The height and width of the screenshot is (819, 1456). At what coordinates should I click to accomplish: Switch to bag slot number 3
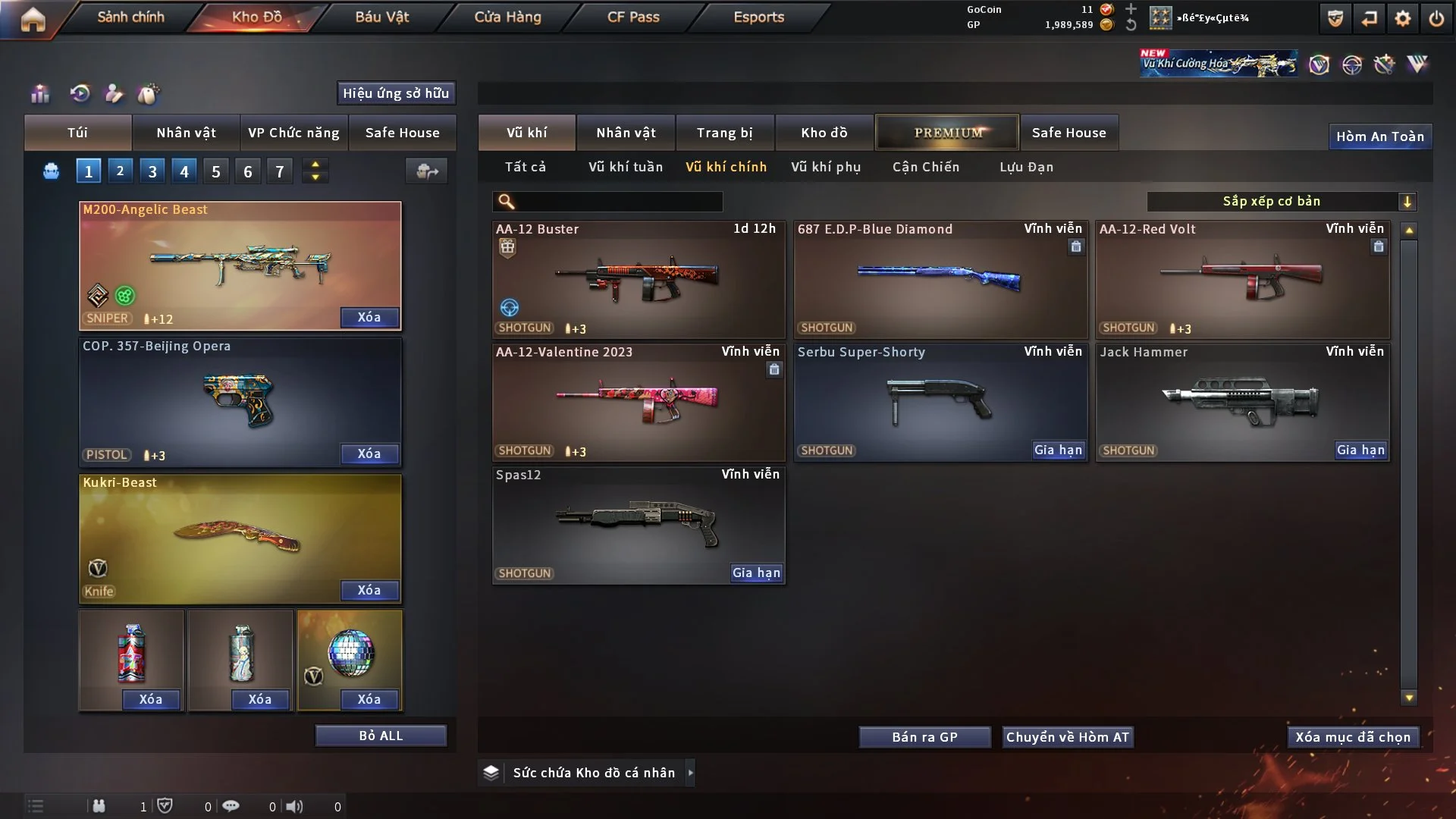152,171
